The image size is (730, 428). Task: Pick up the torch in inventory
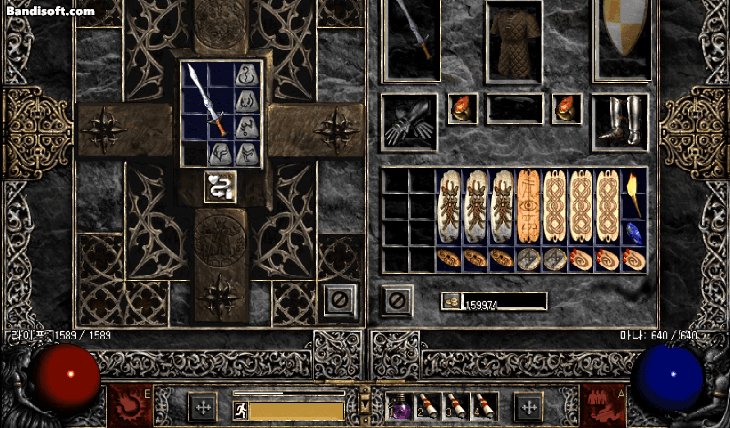point(634,191)
